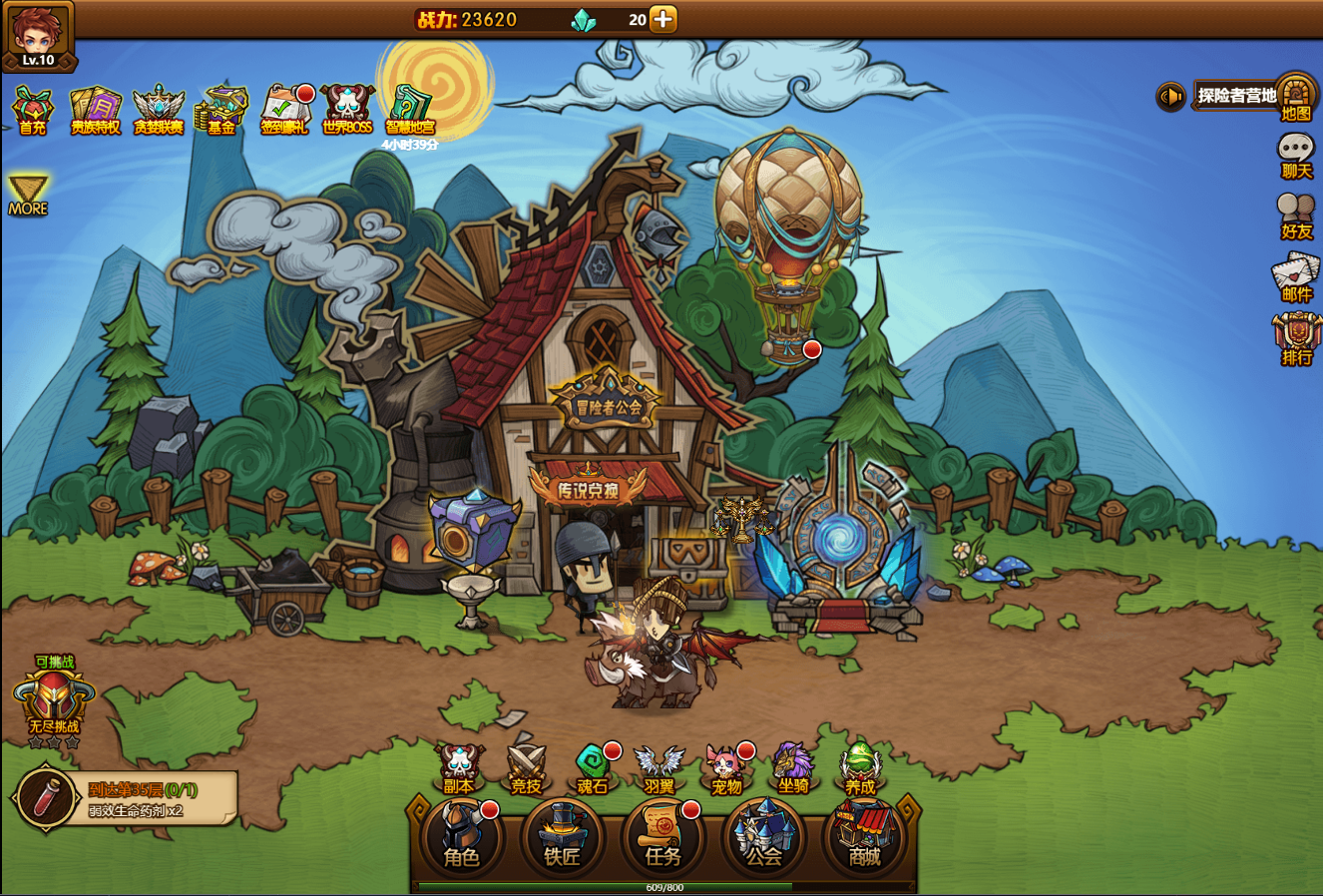Open the 任务 quest scroll

[662, 839]
